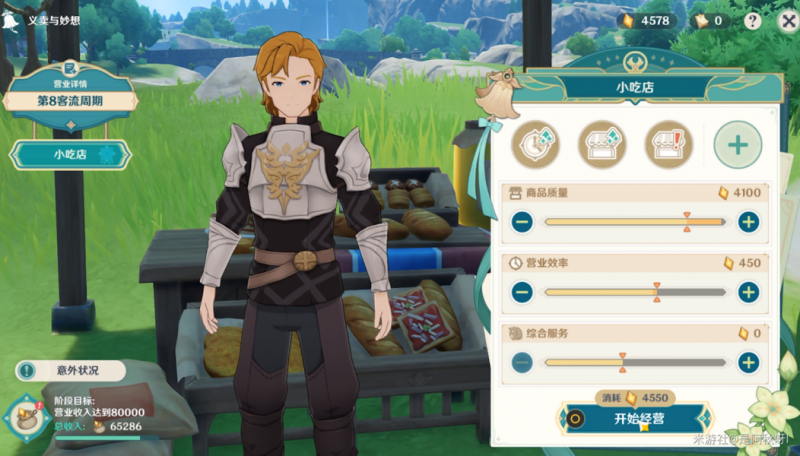Select the clock with tickets strategy icon
The height and width of the screenshot is (456, 800).
[536, 145]
